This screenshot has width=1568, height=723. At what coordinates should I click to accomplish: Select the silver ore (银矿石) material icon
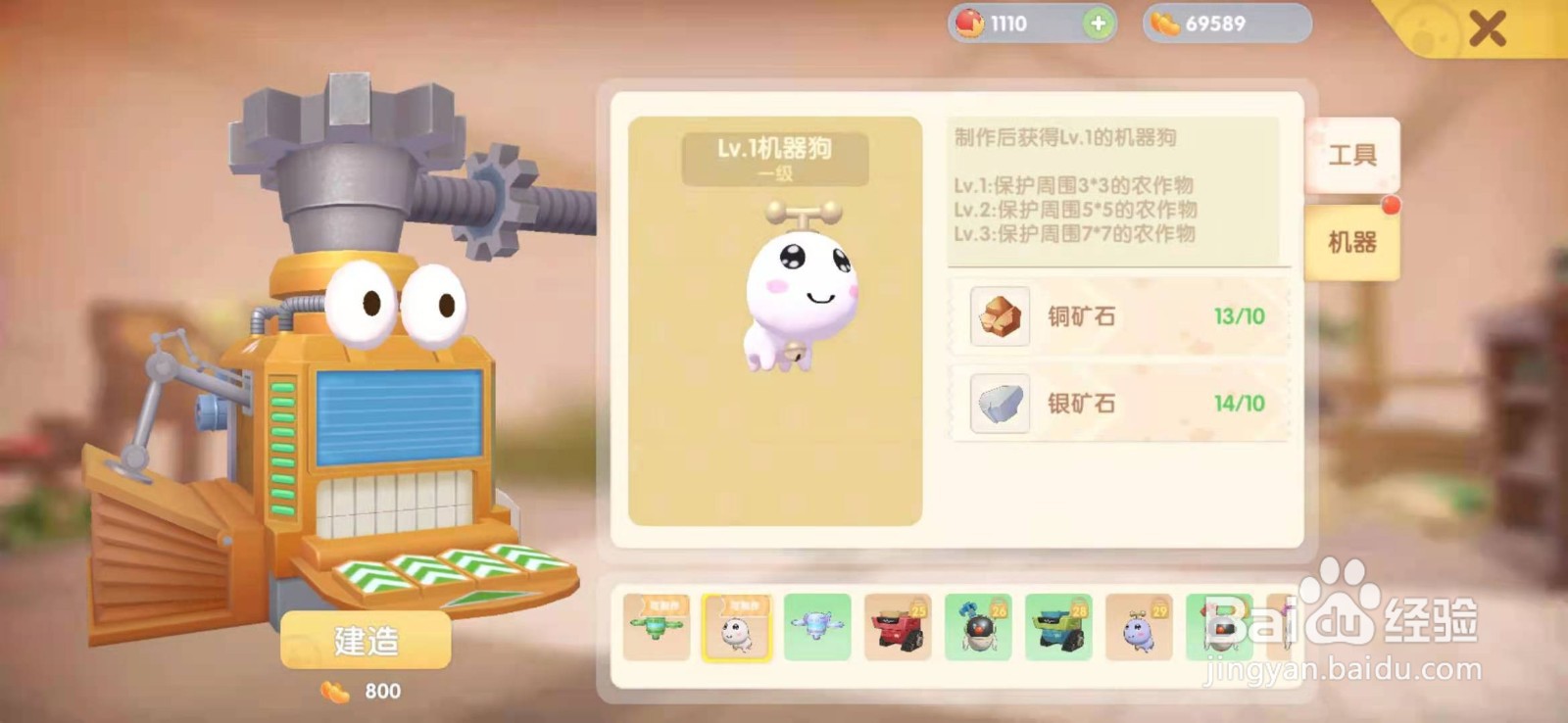coord(1000,404)
